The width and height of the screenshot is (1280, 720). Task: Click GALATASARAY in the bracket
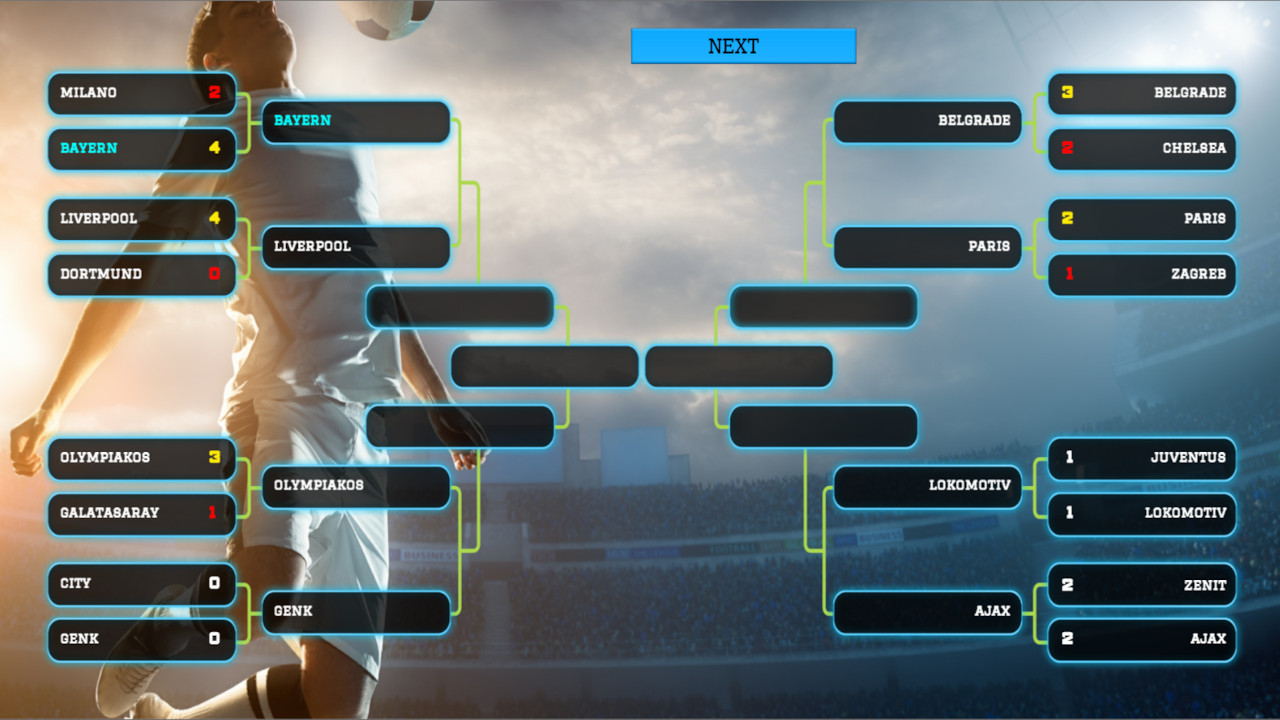point(140,514)
